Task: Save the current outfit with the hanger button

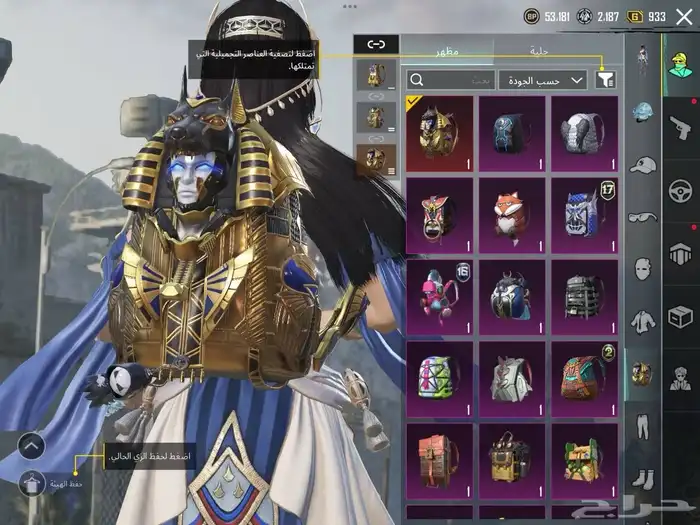Action: click(31, 481)
